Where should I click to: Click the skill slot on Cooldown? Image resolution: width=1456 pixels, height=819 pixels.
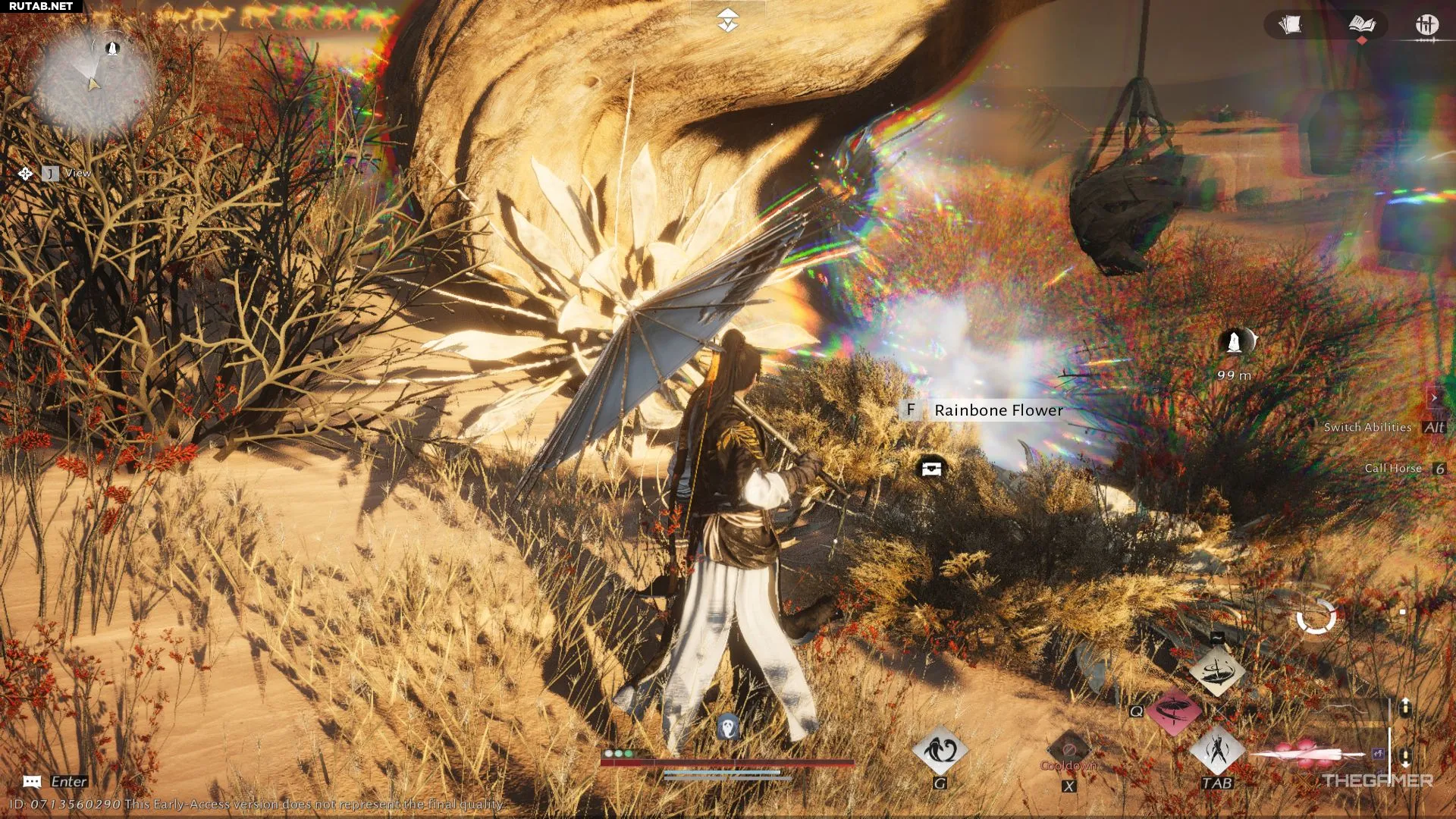1068,749
